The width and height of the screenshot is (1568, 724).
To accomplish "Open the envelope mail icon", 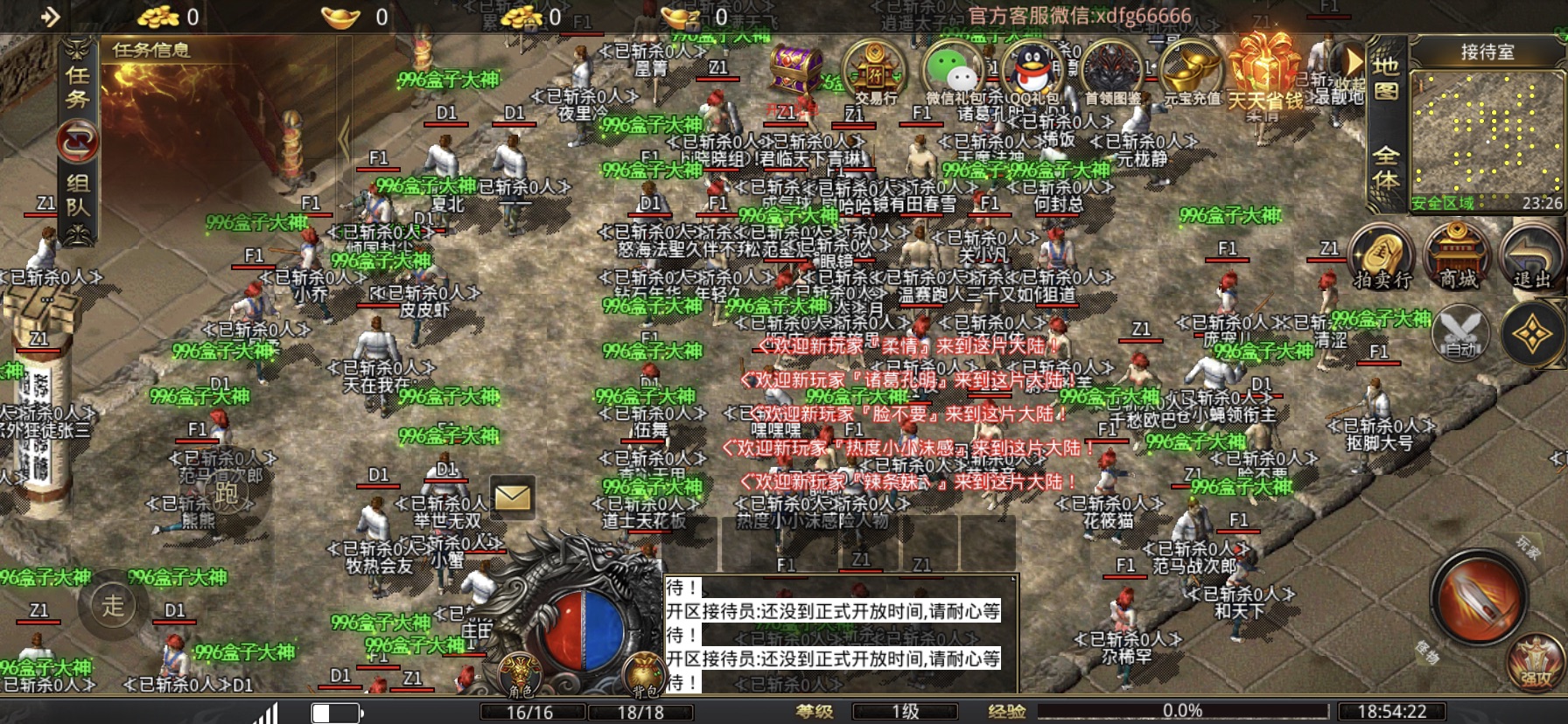I will (x=512, y=497).
